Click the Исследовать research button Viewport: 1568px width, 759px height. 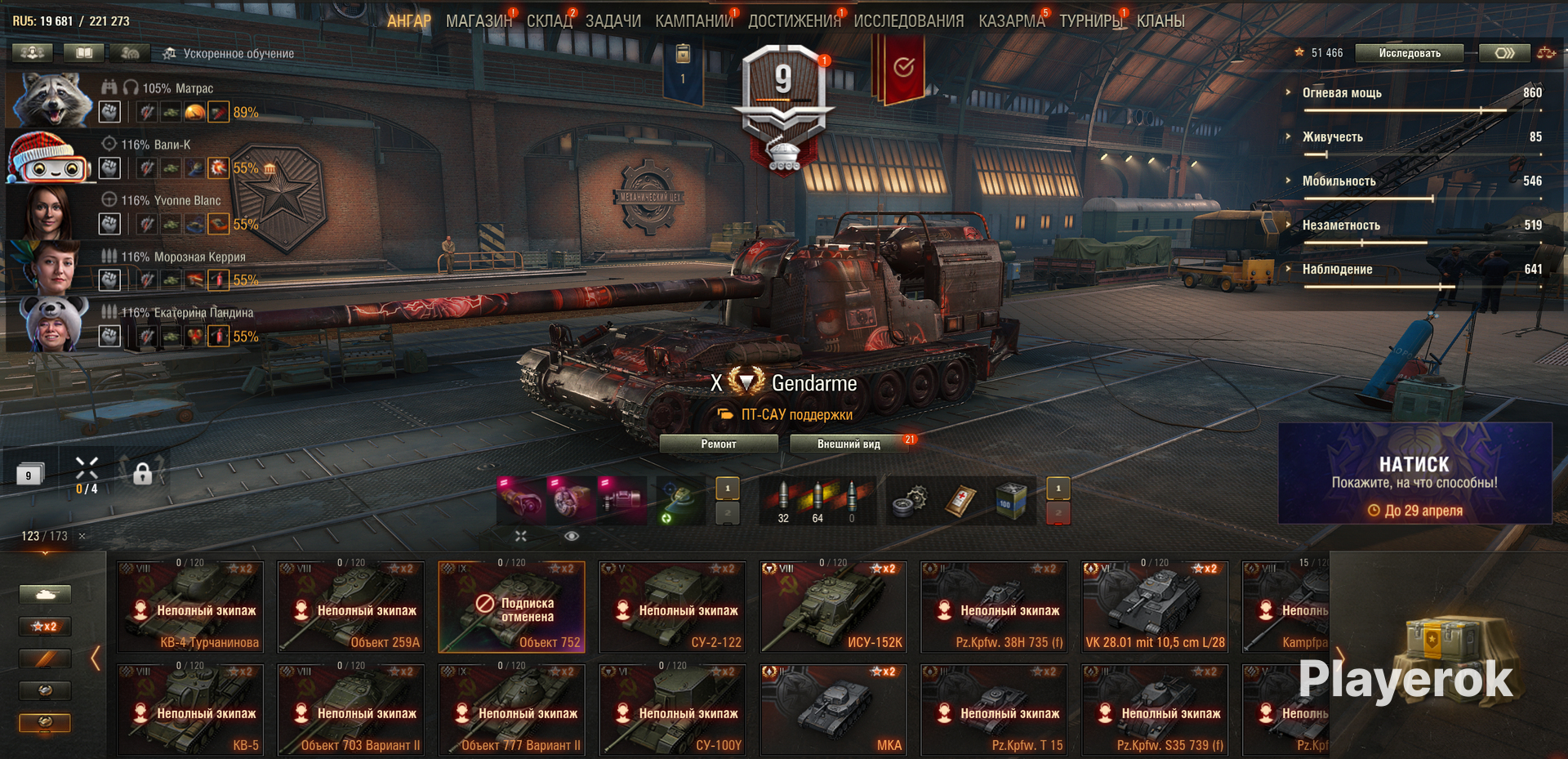click(1410, 53)
